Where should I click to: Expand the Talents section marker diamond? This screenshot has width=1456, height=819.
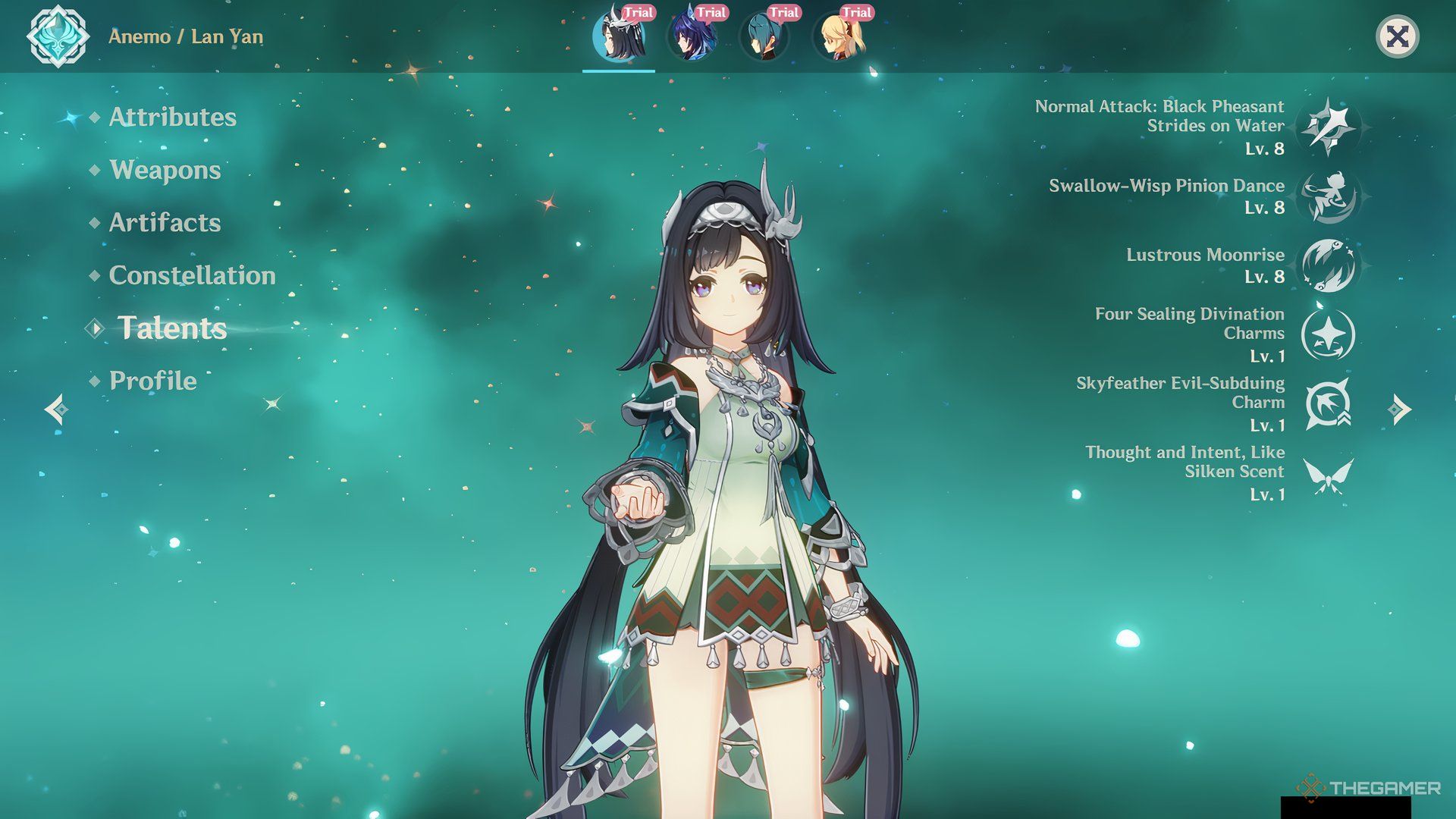[95, 328]
